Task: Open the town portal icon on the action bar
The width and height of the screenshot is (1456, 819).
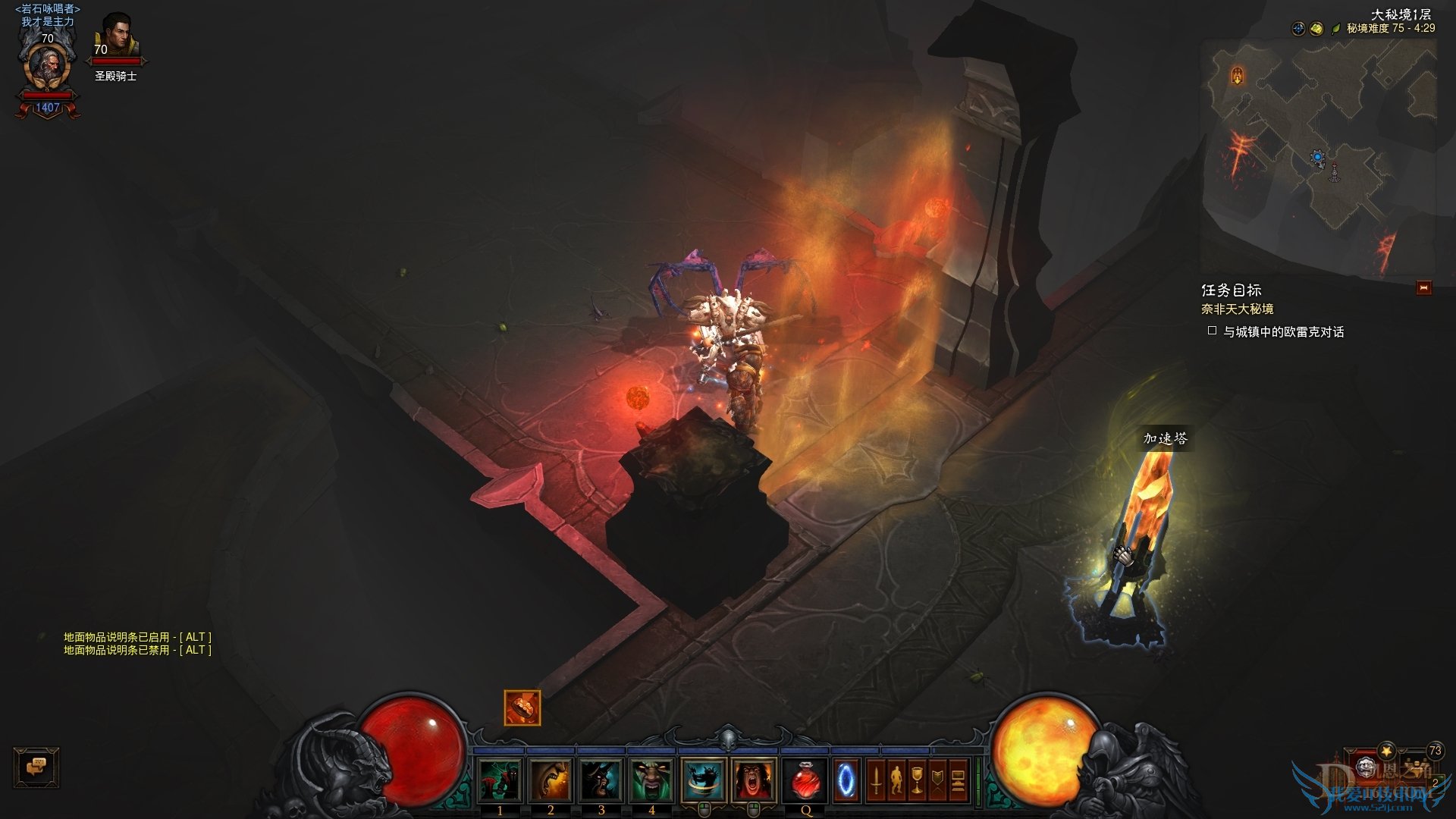Action: click(x=845, y=779)
